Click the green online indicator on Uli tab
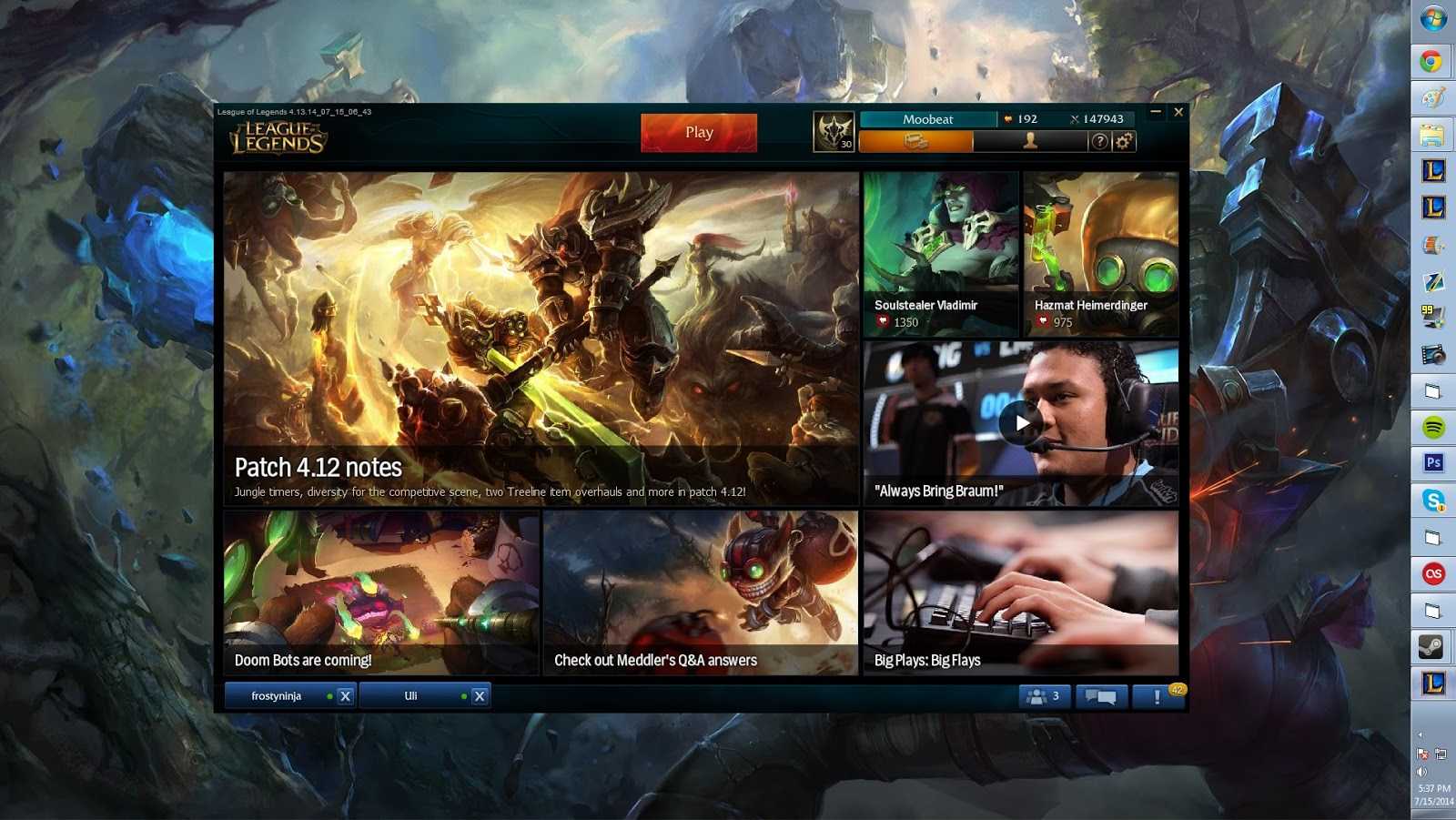Viewport: 1456px width, 820px height. [464, 694]
